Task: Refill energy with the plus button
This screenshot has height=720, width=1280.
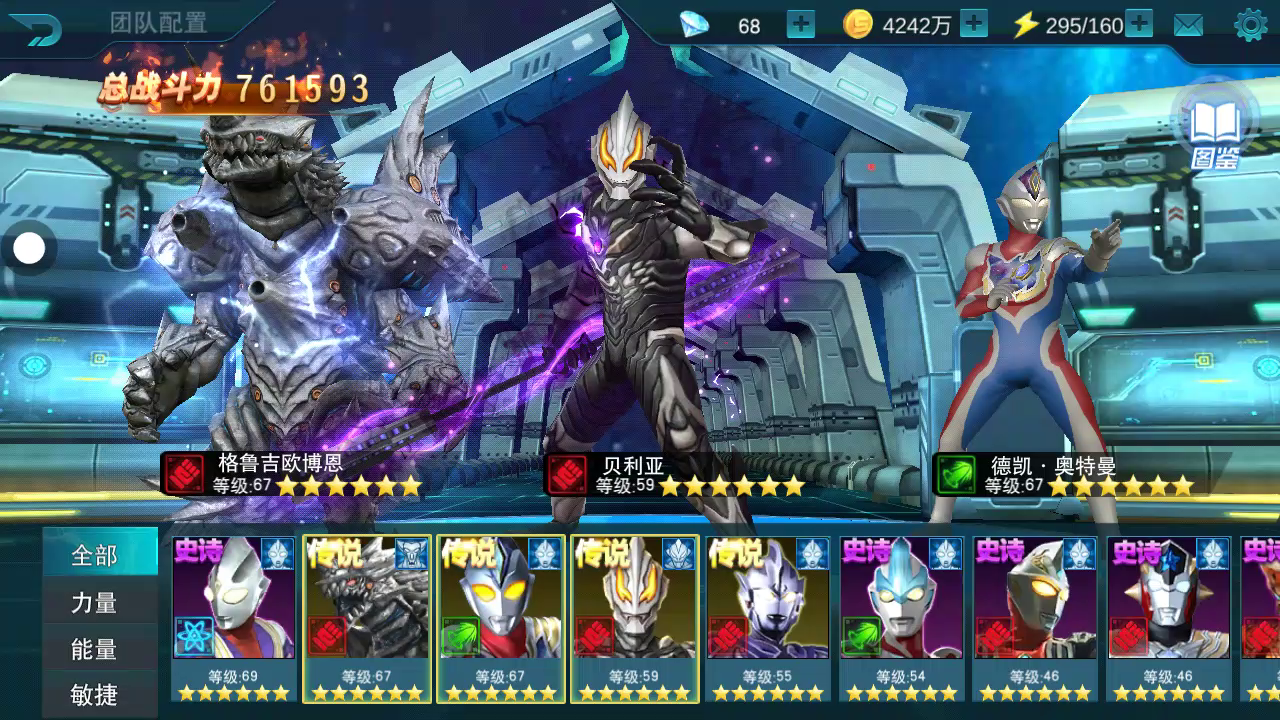Action: coord(1139,25)
